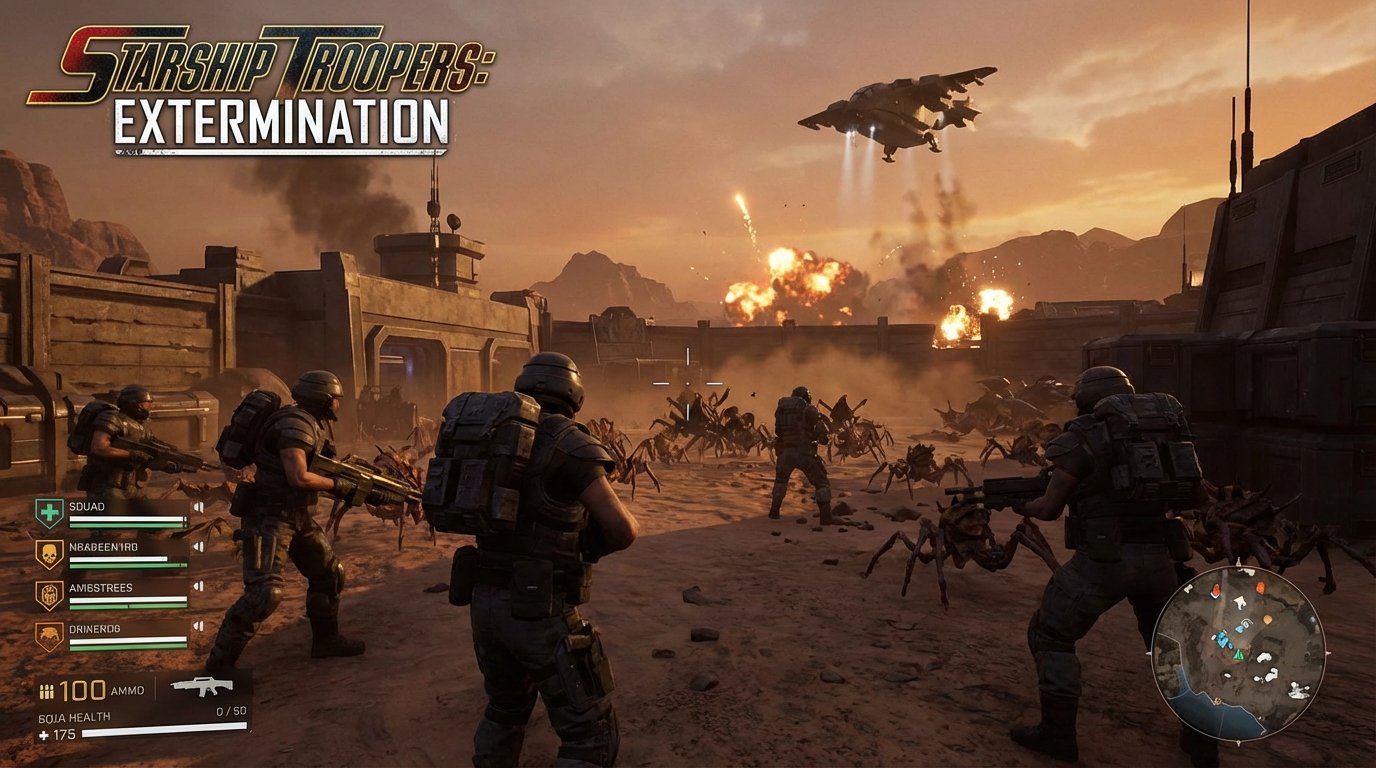
Task: Click the skull badge next to NBABEEN'IRG
Action: point(50,552)
